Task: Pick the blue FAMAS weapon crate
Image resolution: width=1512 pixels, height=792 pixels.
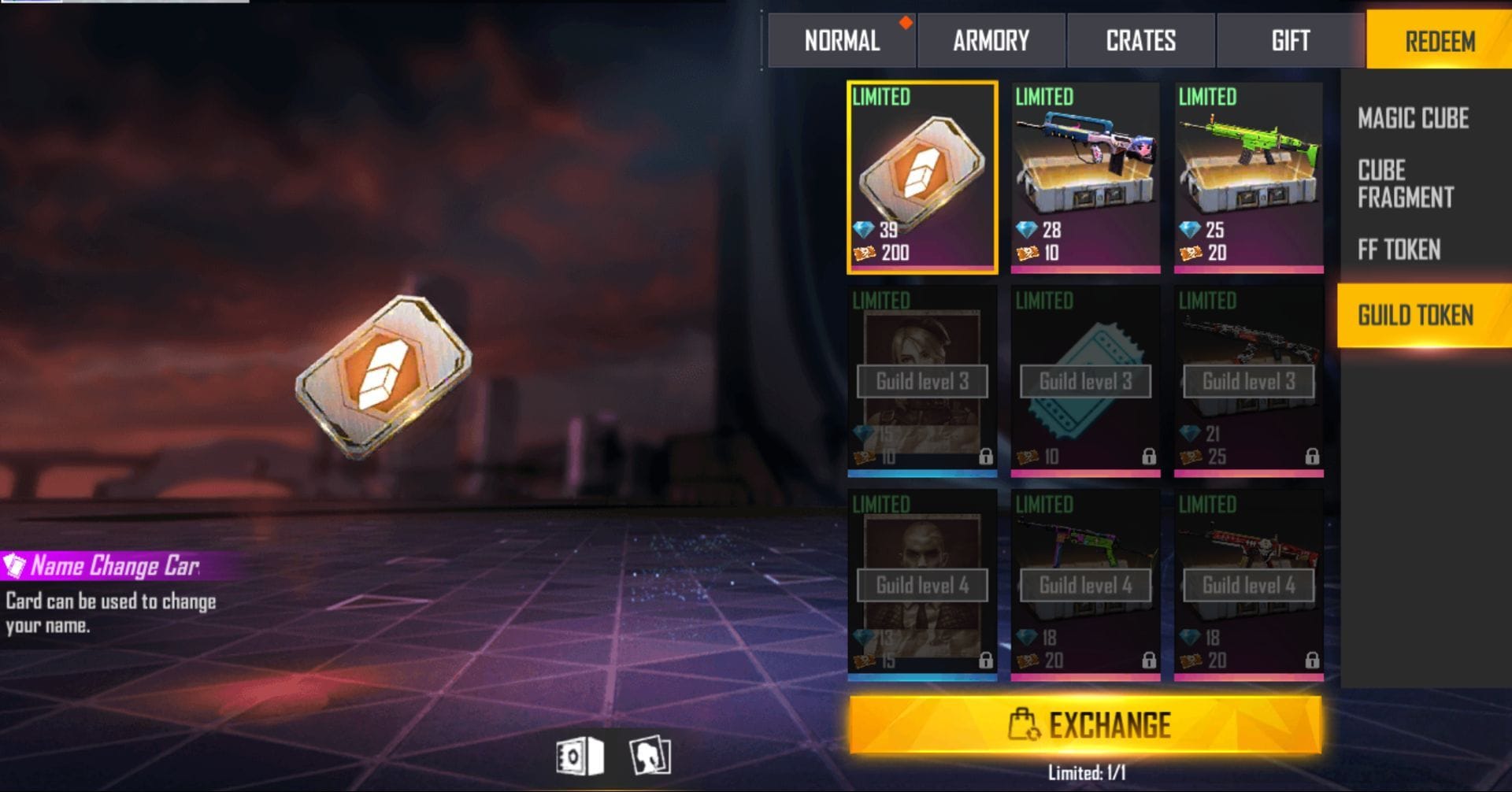Action: pyautogui.click(x=1085, y=177)
